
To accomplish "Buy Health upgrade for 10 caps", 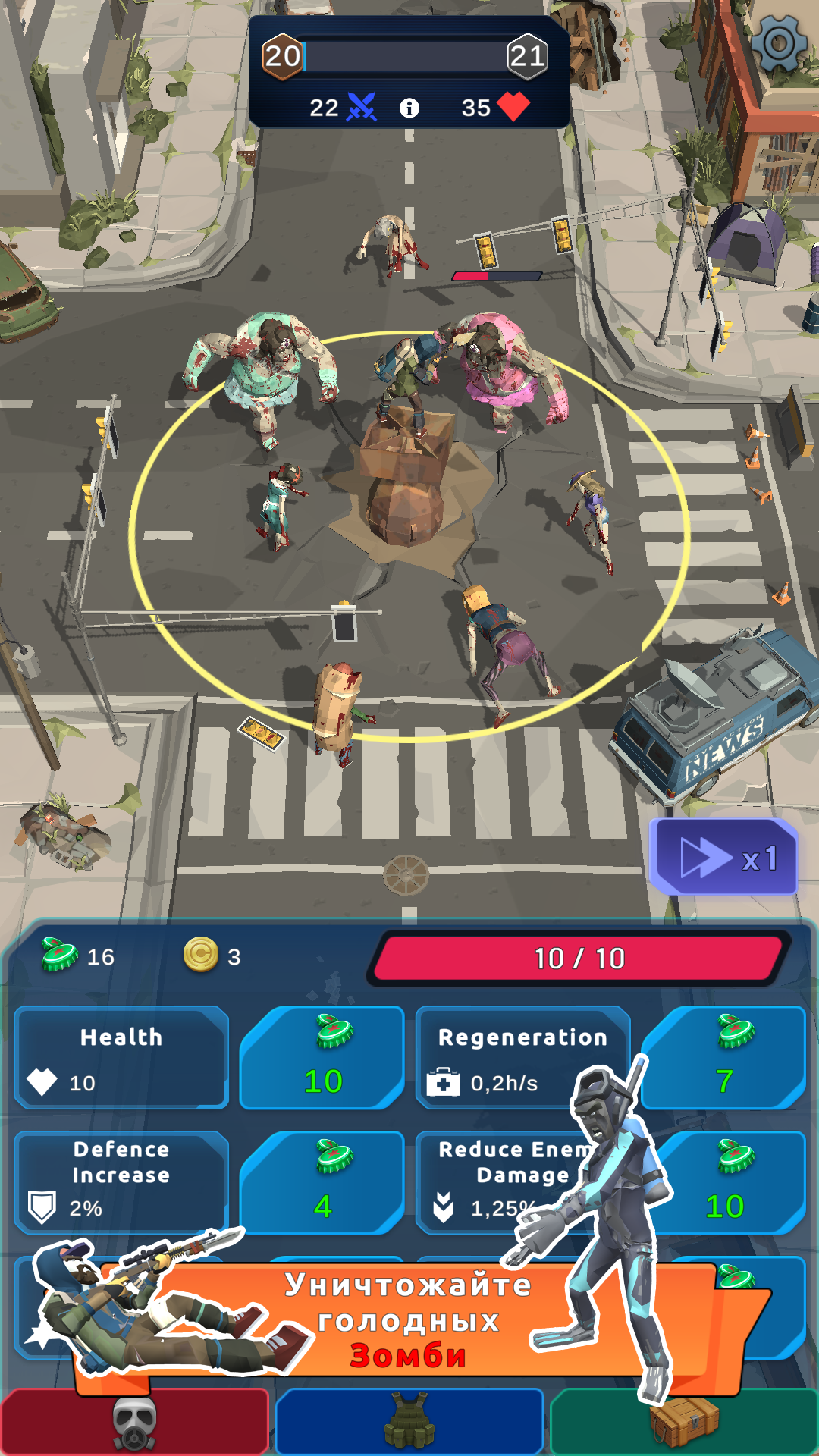I will coord(322,1057).
